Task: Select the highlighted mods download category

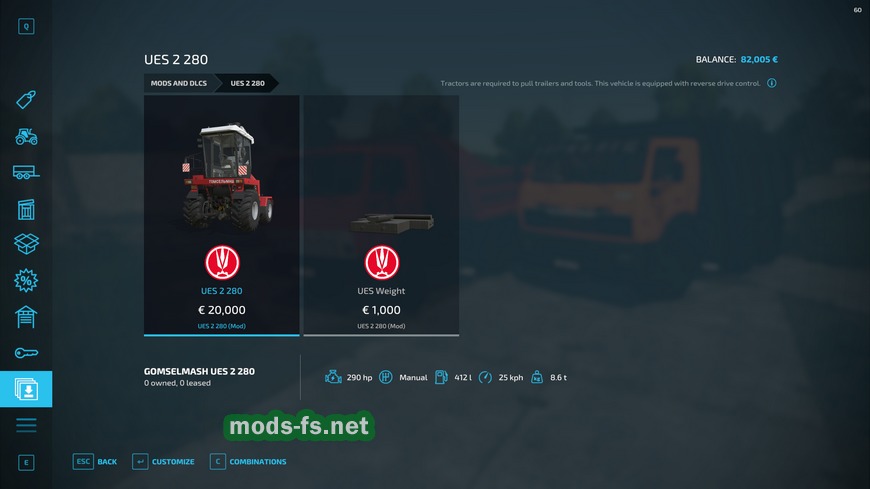Action: tap(26, 389)
